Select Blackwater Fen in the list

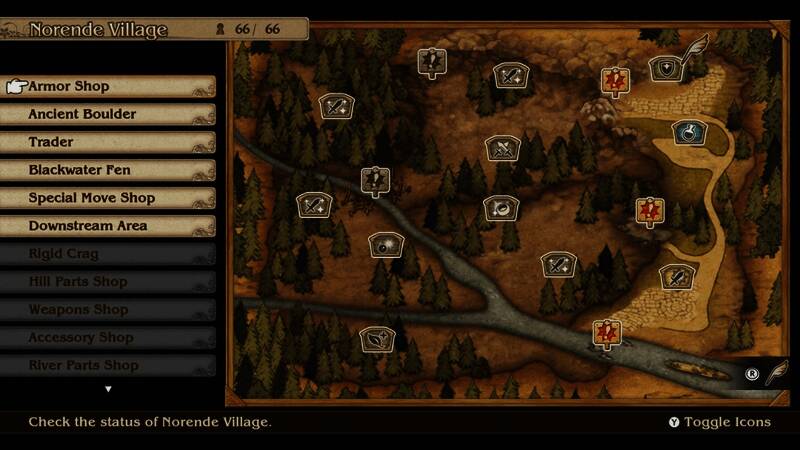[x=110, y=170]
